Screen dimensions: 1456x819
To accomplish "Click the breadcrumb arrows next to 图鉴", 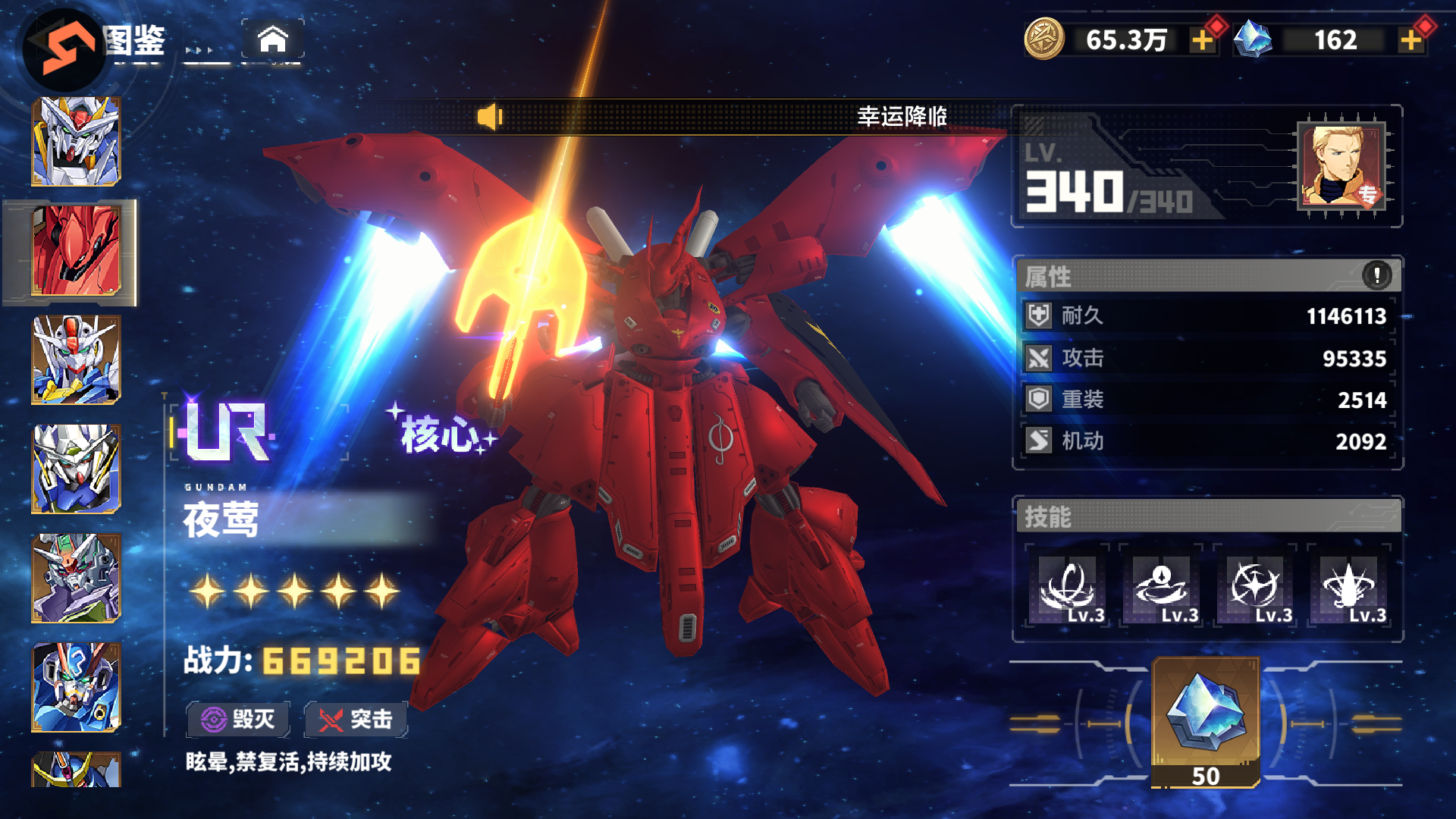I will tap(199, 52).
